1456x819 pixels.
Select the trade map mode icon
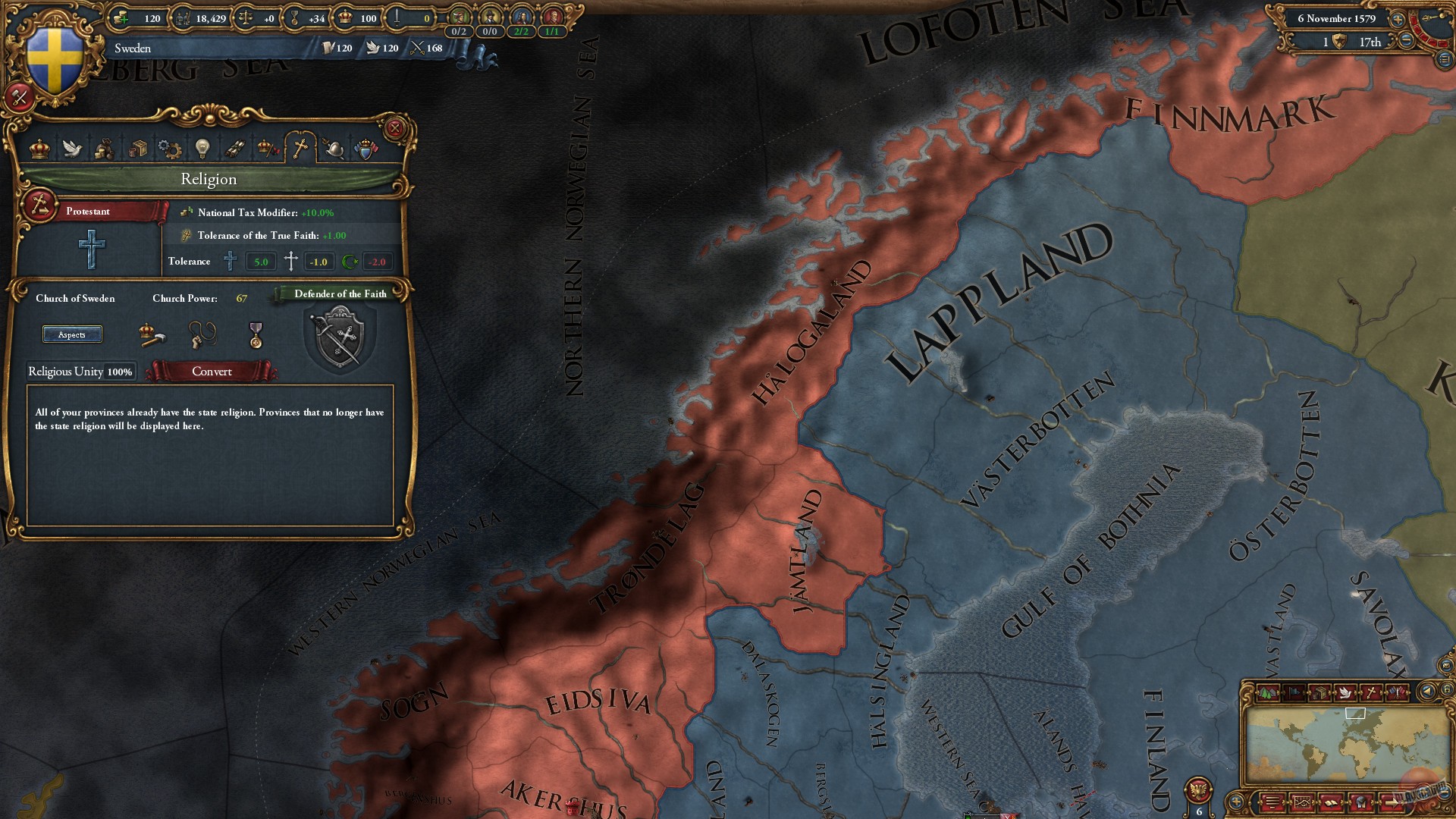[x=1319, y=692]
